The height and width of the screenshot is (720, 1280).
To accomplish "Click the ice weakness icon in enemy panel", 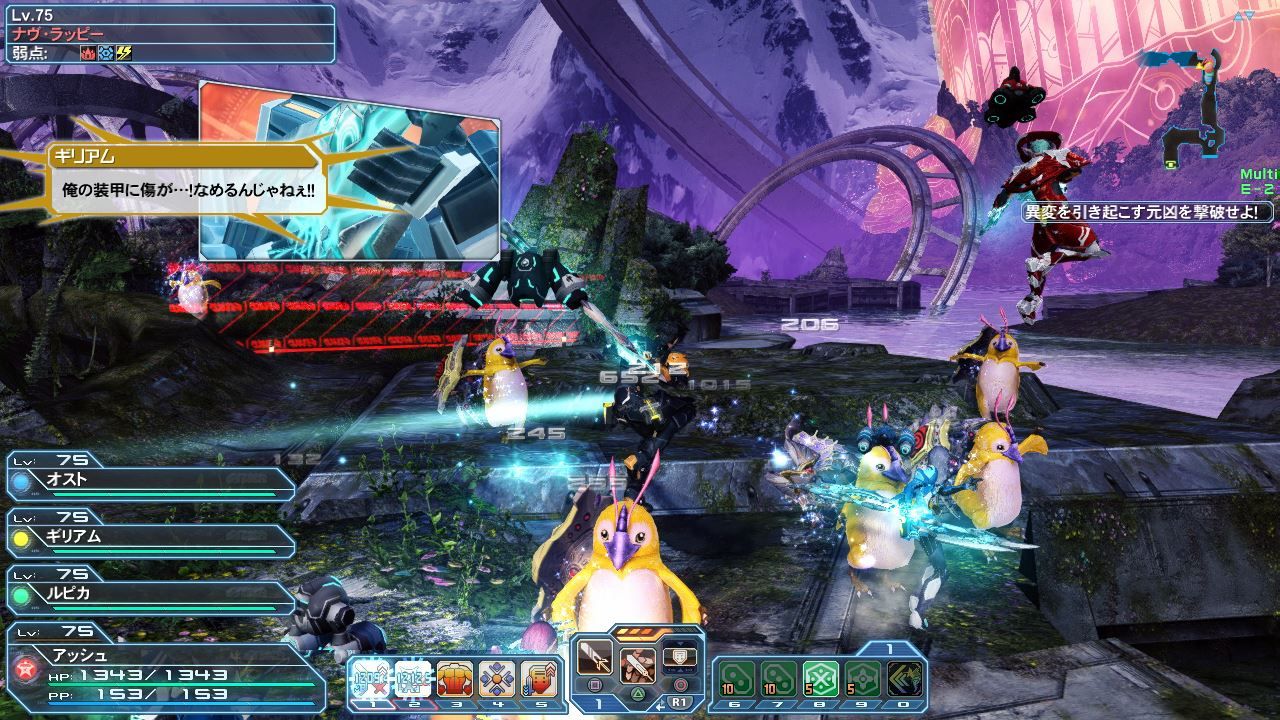I will (x=106, y=52).
